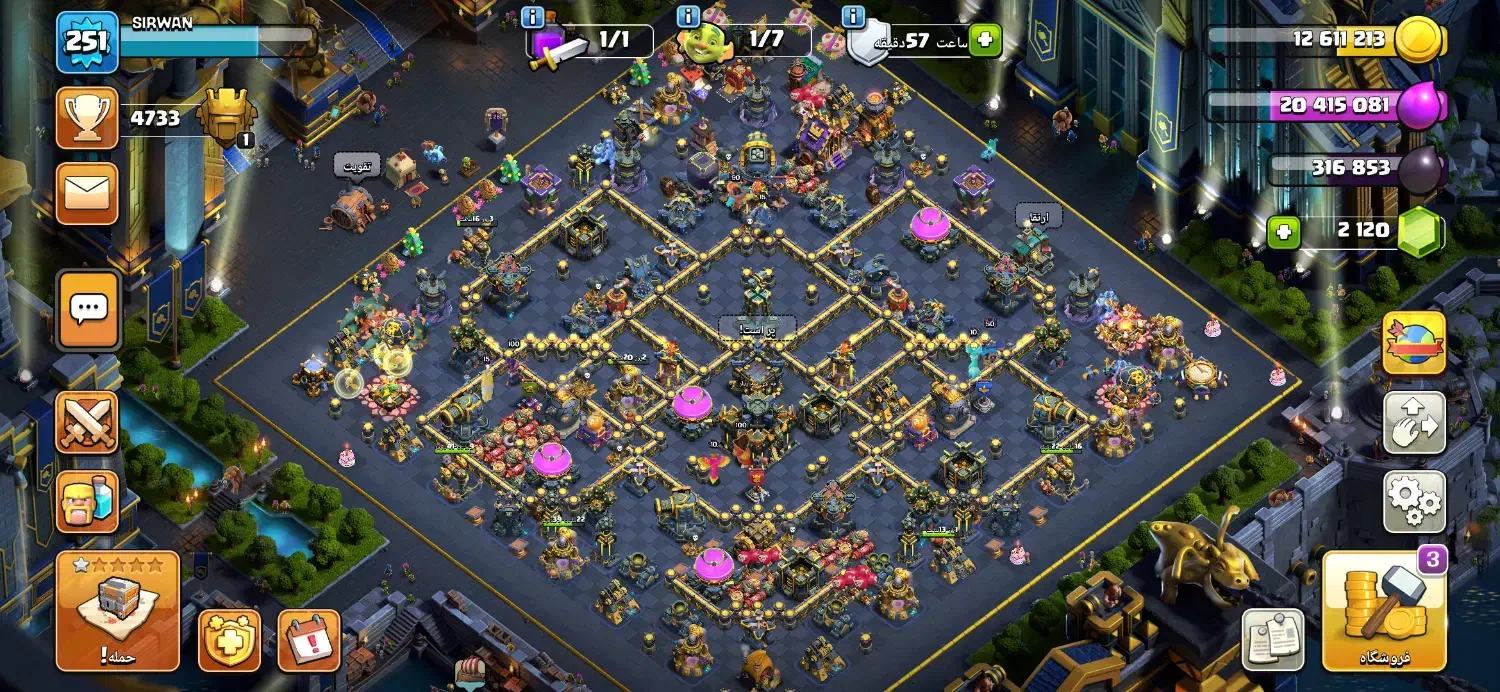Show info for the 1/1 army counter

click(533, 17)
